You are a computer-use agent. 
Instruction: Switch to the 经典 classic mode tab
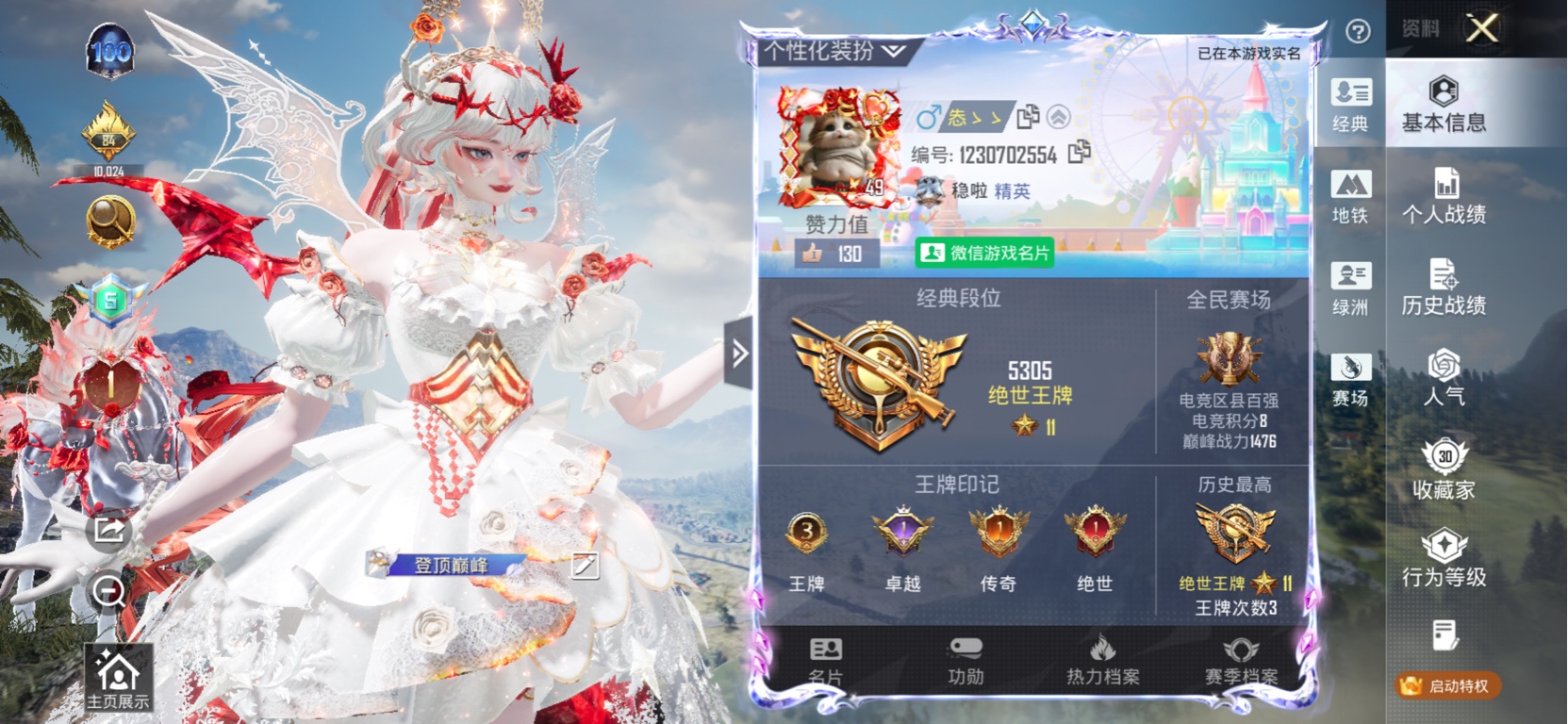pyautogui.click(x=1350, y=105)
